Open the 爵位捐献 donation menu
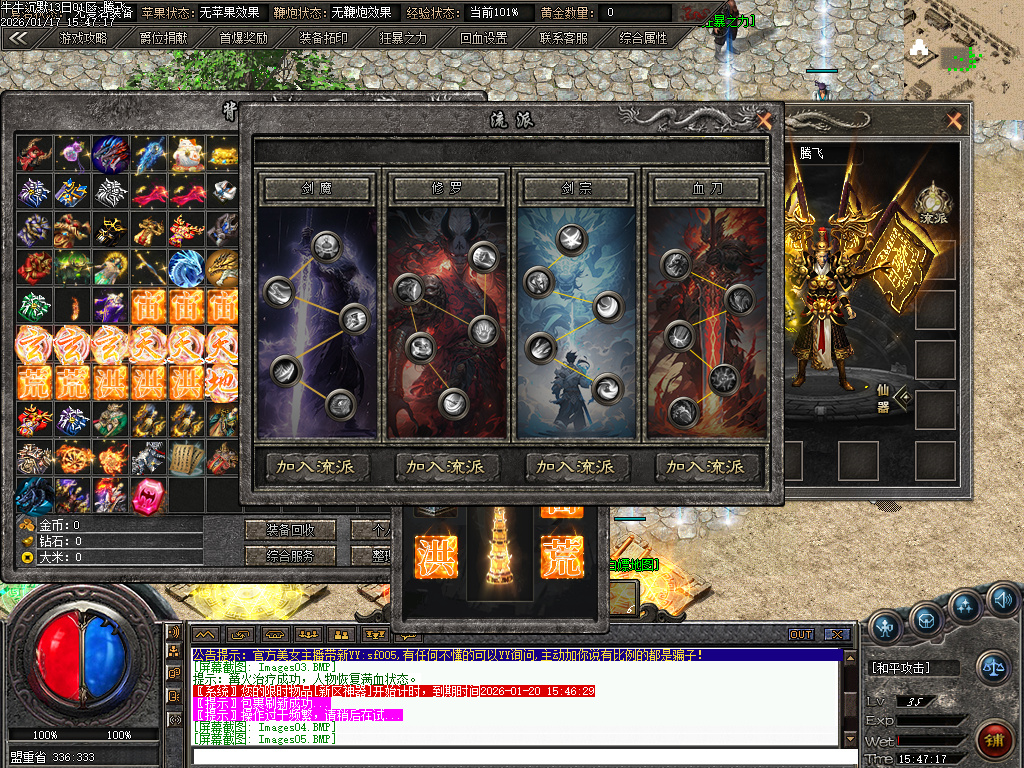This screenshot has width=1024, height=768. 163,39
